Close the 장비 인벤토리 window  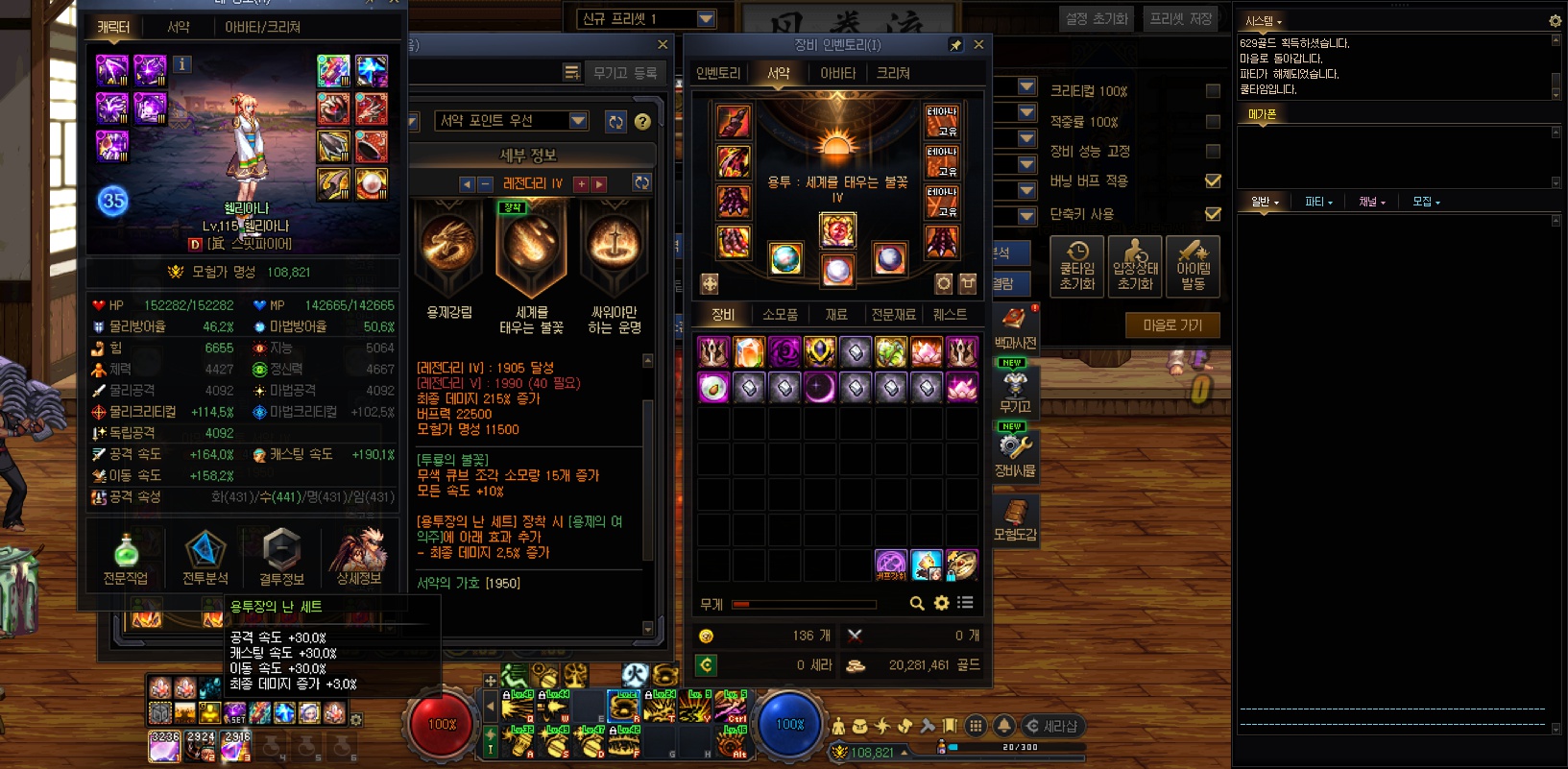[978, 44]
